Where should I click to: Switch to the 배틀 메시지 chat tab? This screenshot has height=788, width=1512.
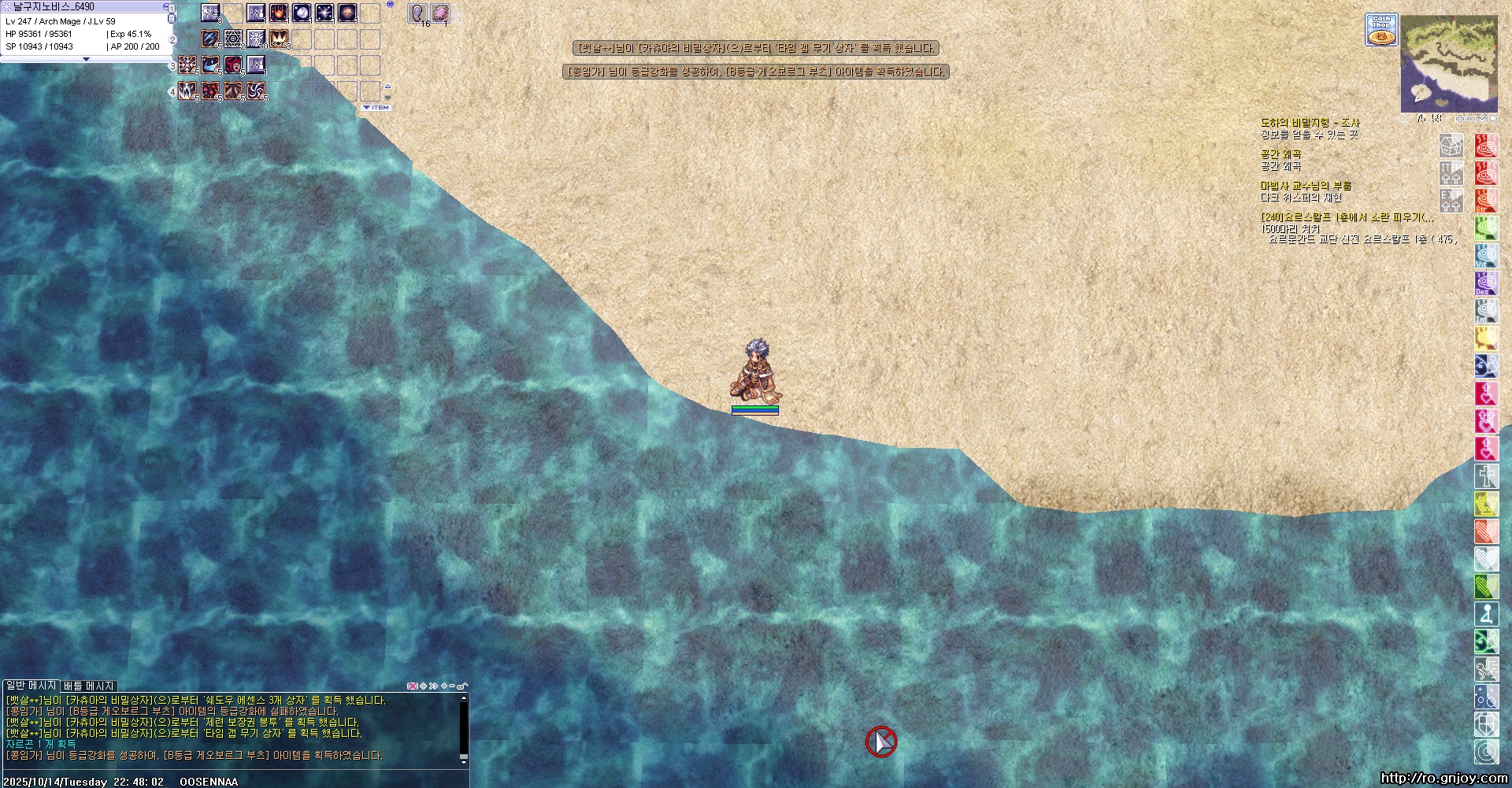pos(89,686)
